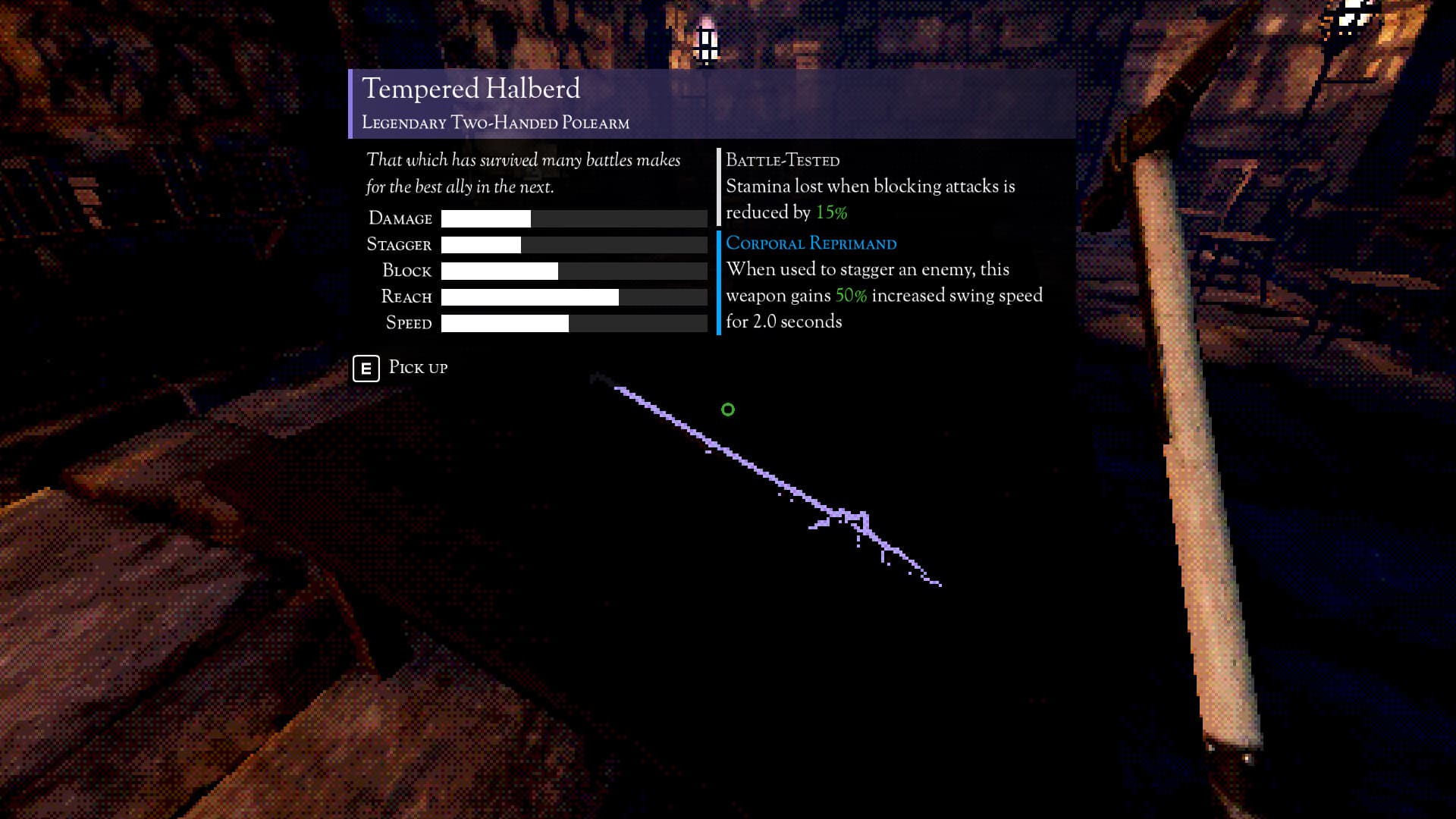The image size is (1456, 819).
Task: Click the Damage stat bar
Action: [573, 218]
